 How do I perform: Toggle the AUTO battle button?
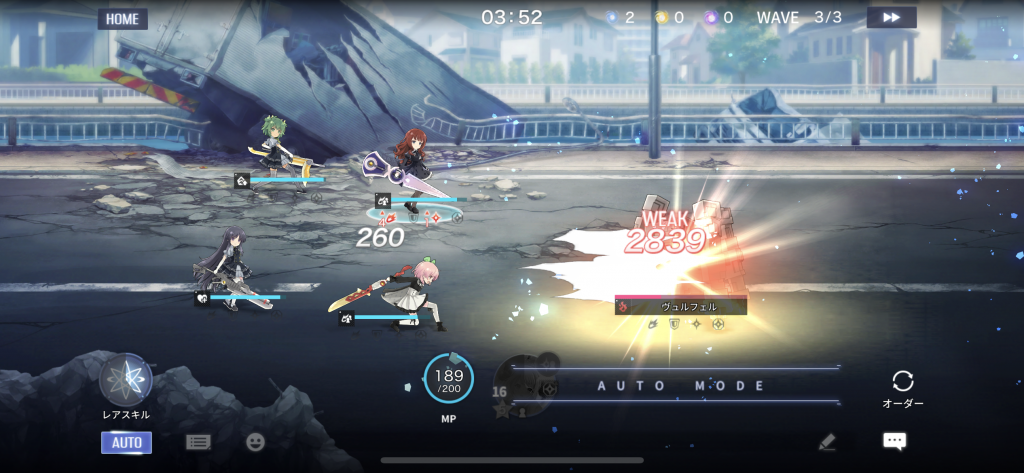coord(126,442)
